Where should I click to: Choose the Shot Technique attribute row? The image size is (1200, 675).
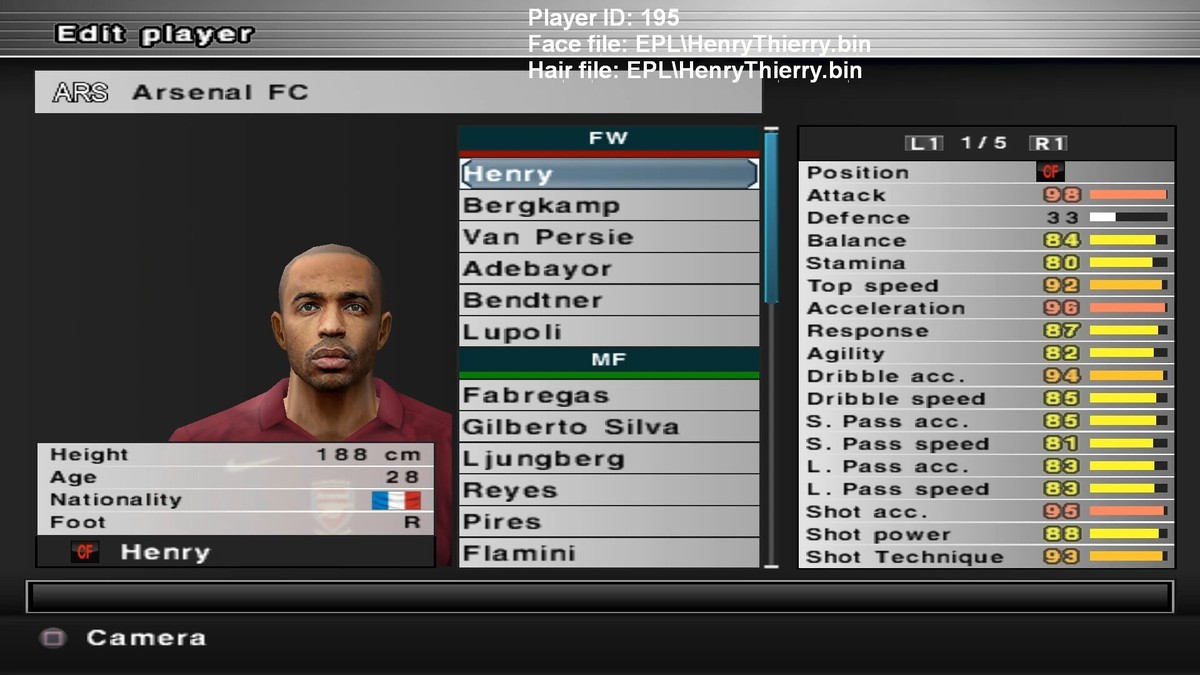click(985, 557)
